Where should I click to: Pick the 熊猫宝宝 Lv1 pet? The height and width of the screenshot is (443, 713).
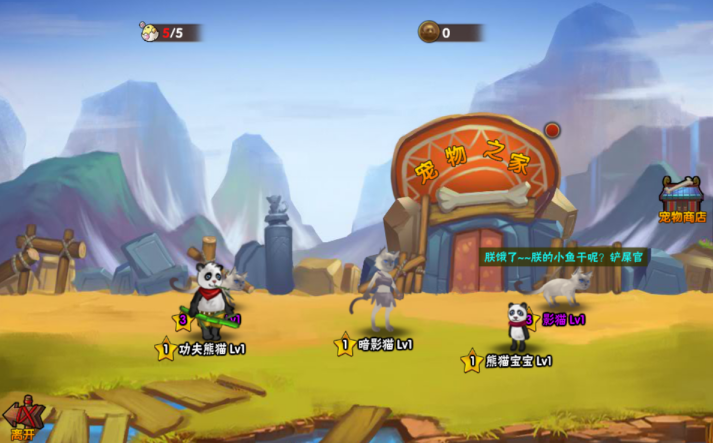(x=518, y=325)
